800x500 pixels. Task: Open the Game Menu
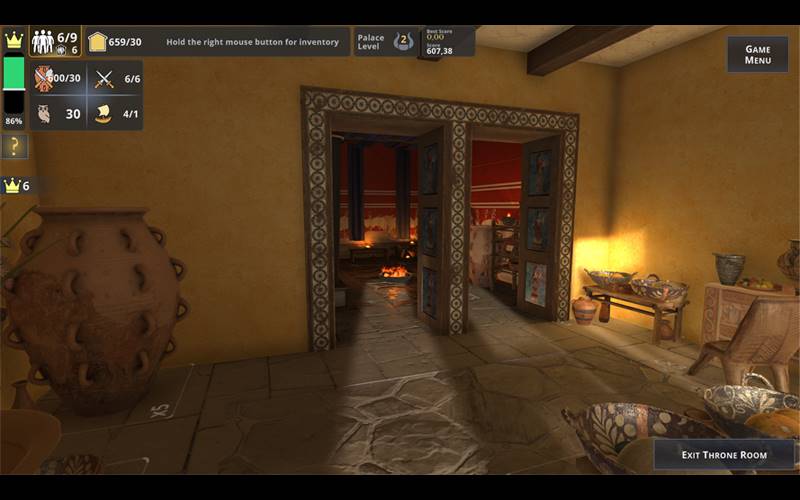(757, 55)
